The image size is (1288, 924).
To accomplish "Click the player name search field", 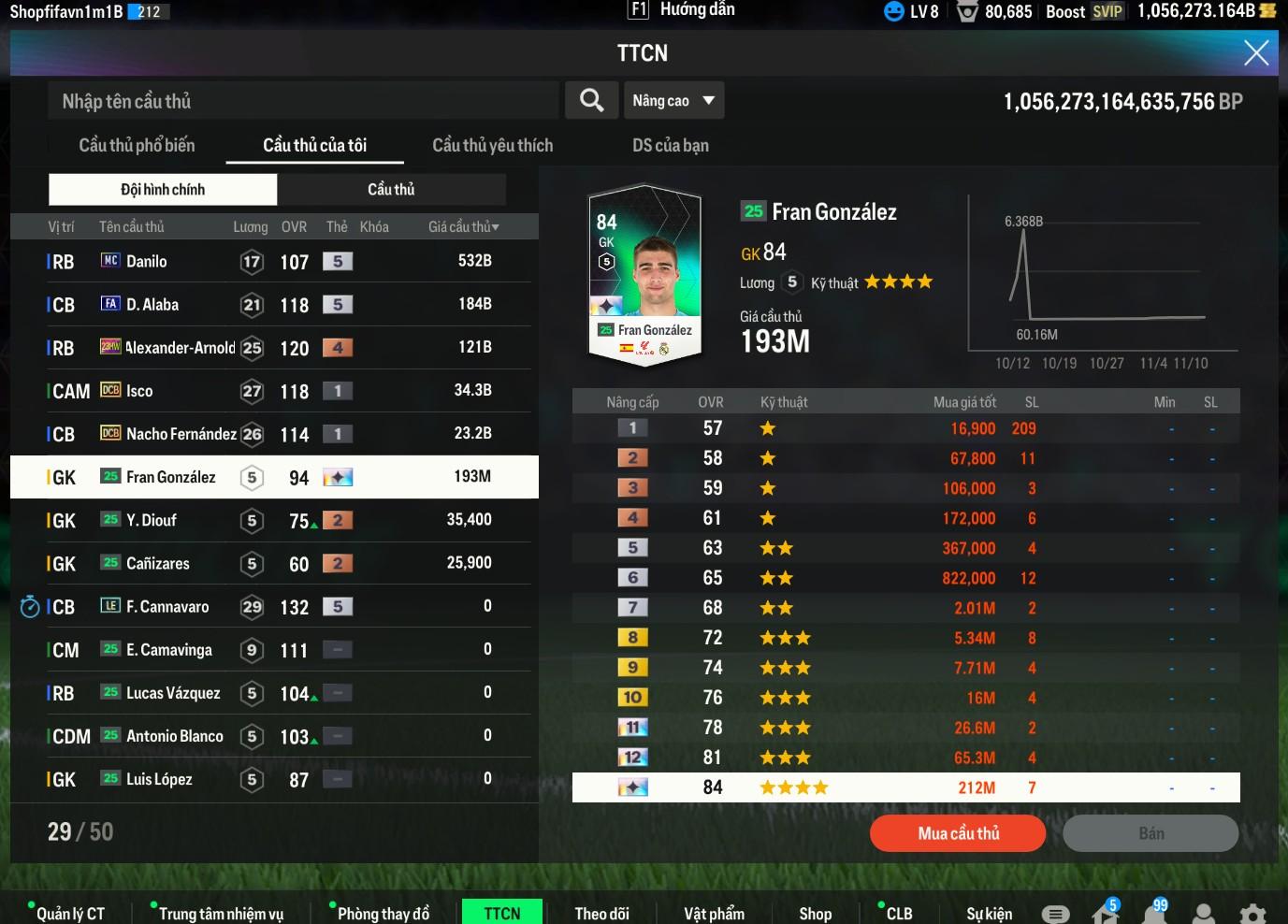I will click(303, 101).
